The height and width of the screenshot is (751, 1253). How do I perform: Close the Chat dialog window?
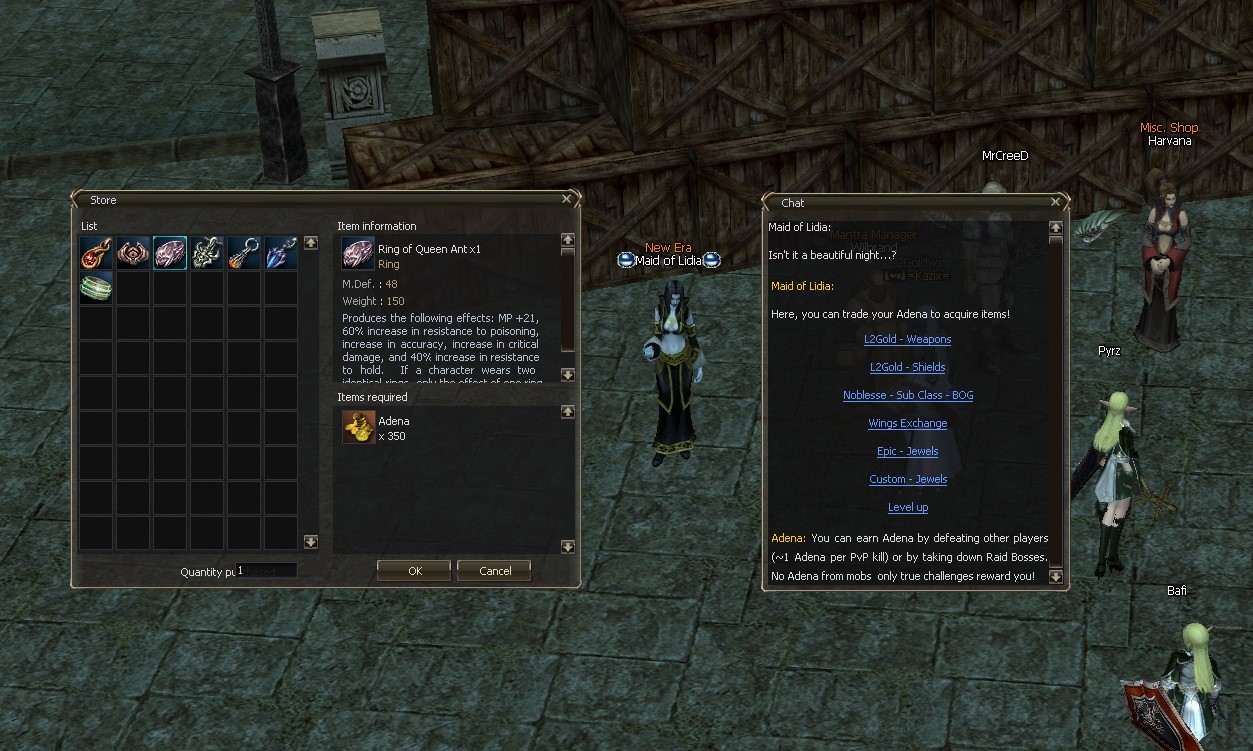(1055, 202)
